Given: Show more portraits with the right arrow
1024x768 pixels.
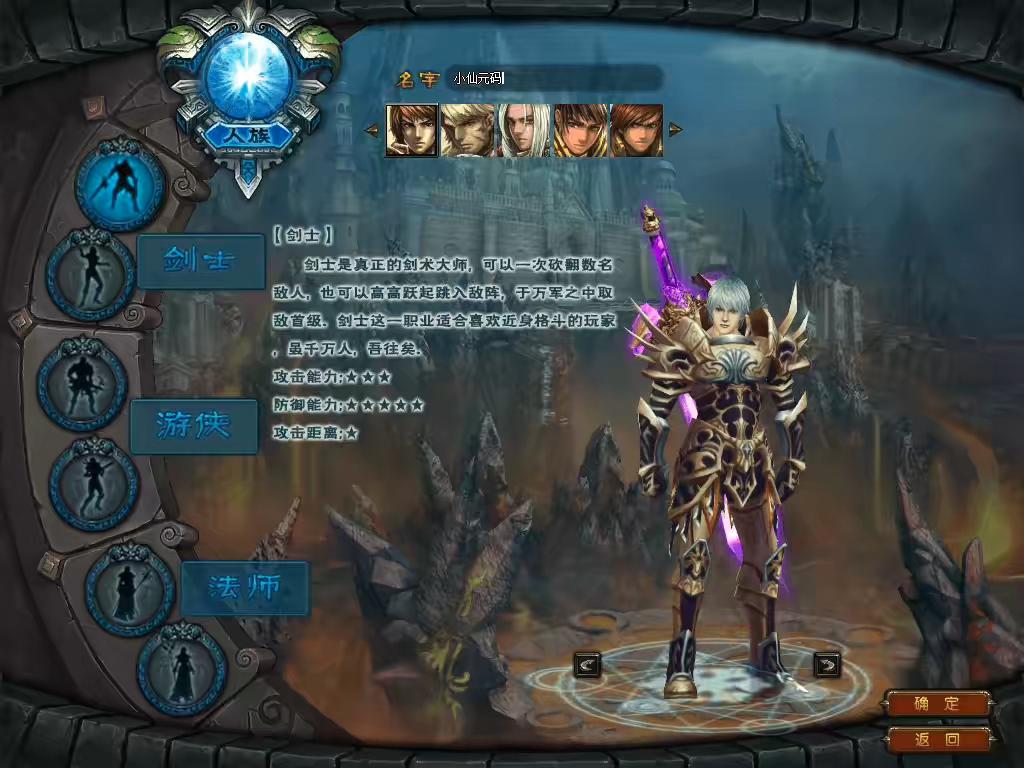Looking at the screenshot, I should pos(675,130).
